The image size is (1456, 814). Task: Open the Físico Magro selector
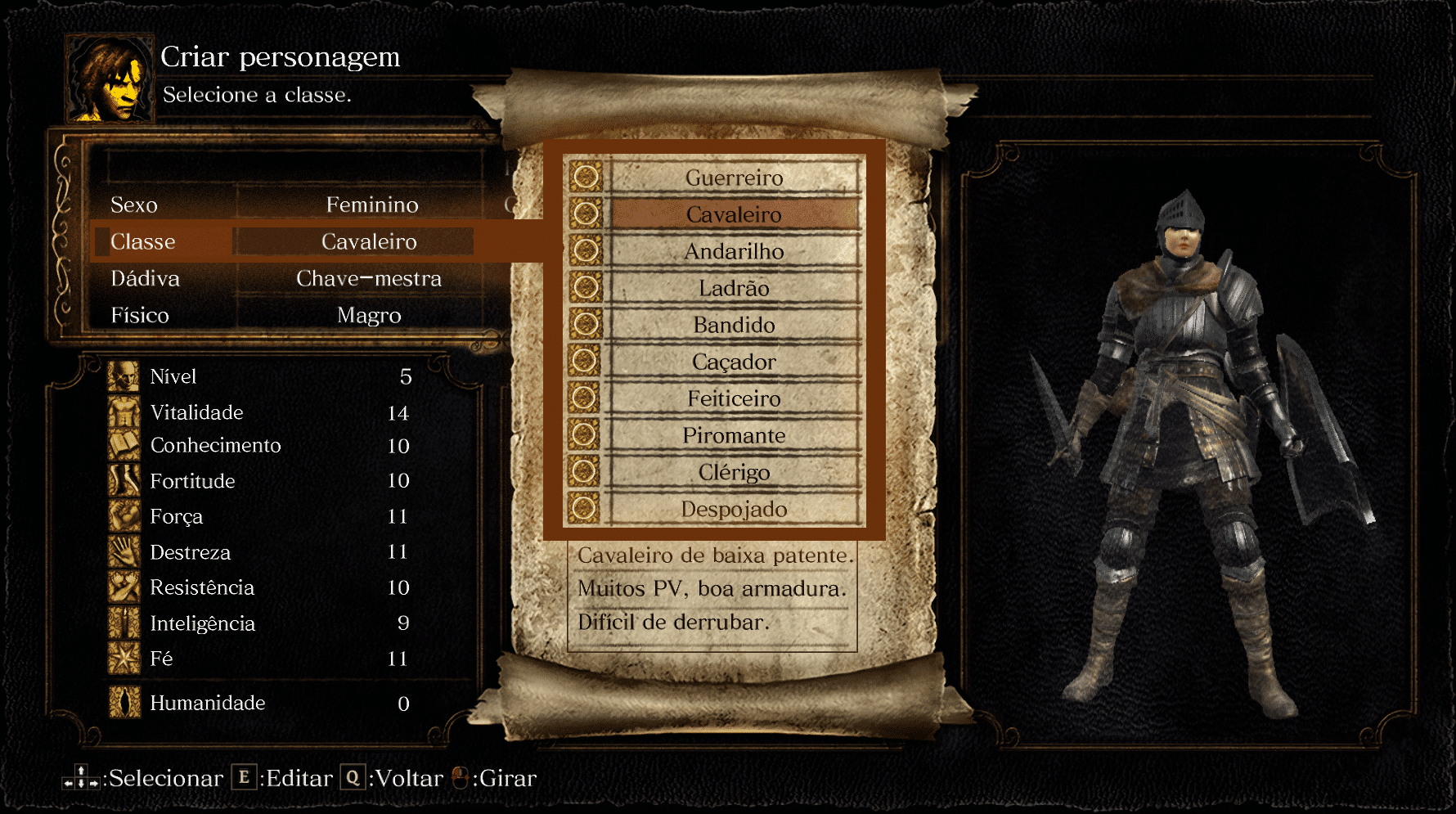370,315
